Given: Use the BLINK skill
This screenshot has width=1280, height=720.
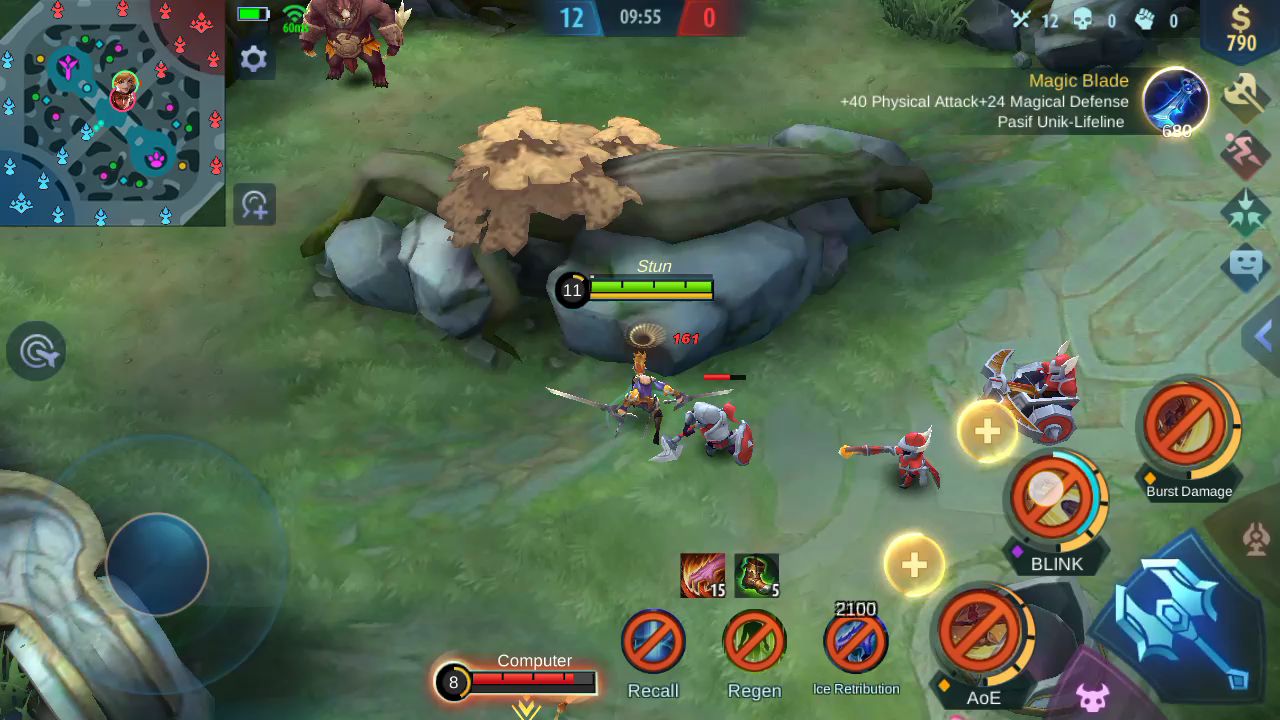Looking at the screenshot, I should [1054, 497].
